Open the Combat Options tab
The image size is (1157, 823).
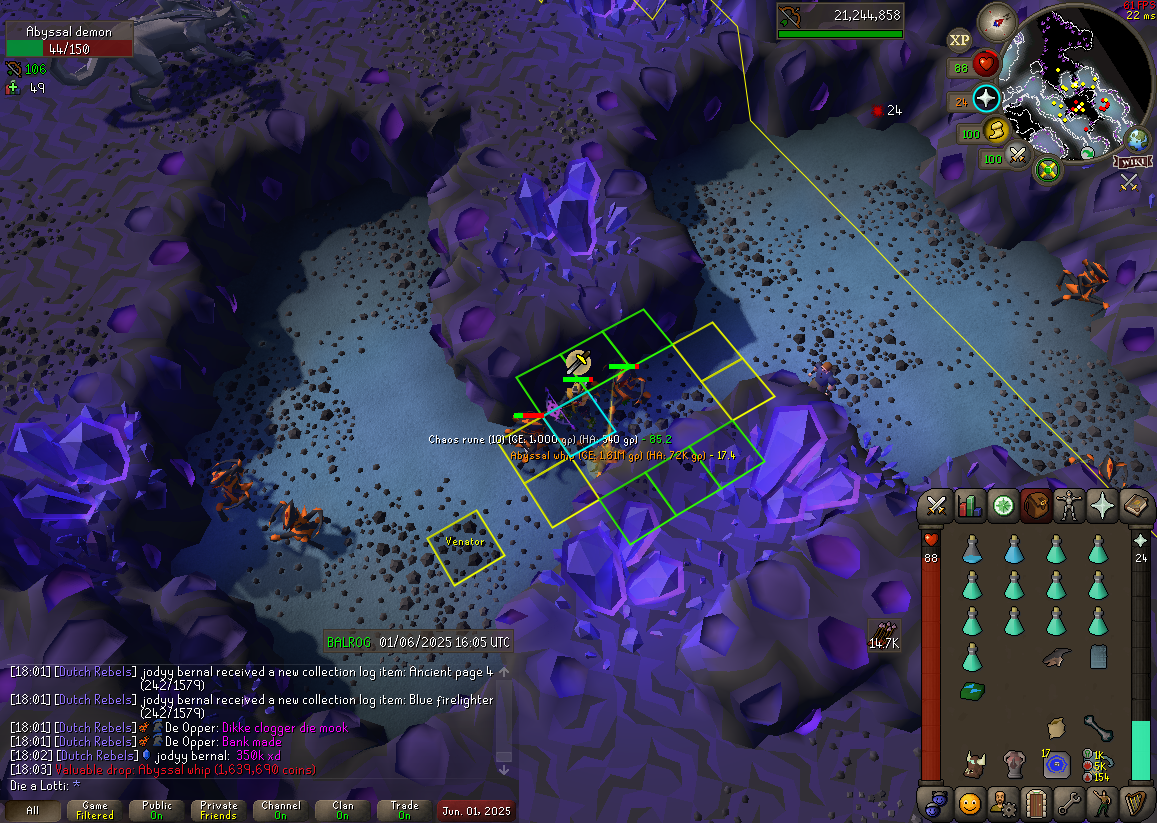[937, 506]
